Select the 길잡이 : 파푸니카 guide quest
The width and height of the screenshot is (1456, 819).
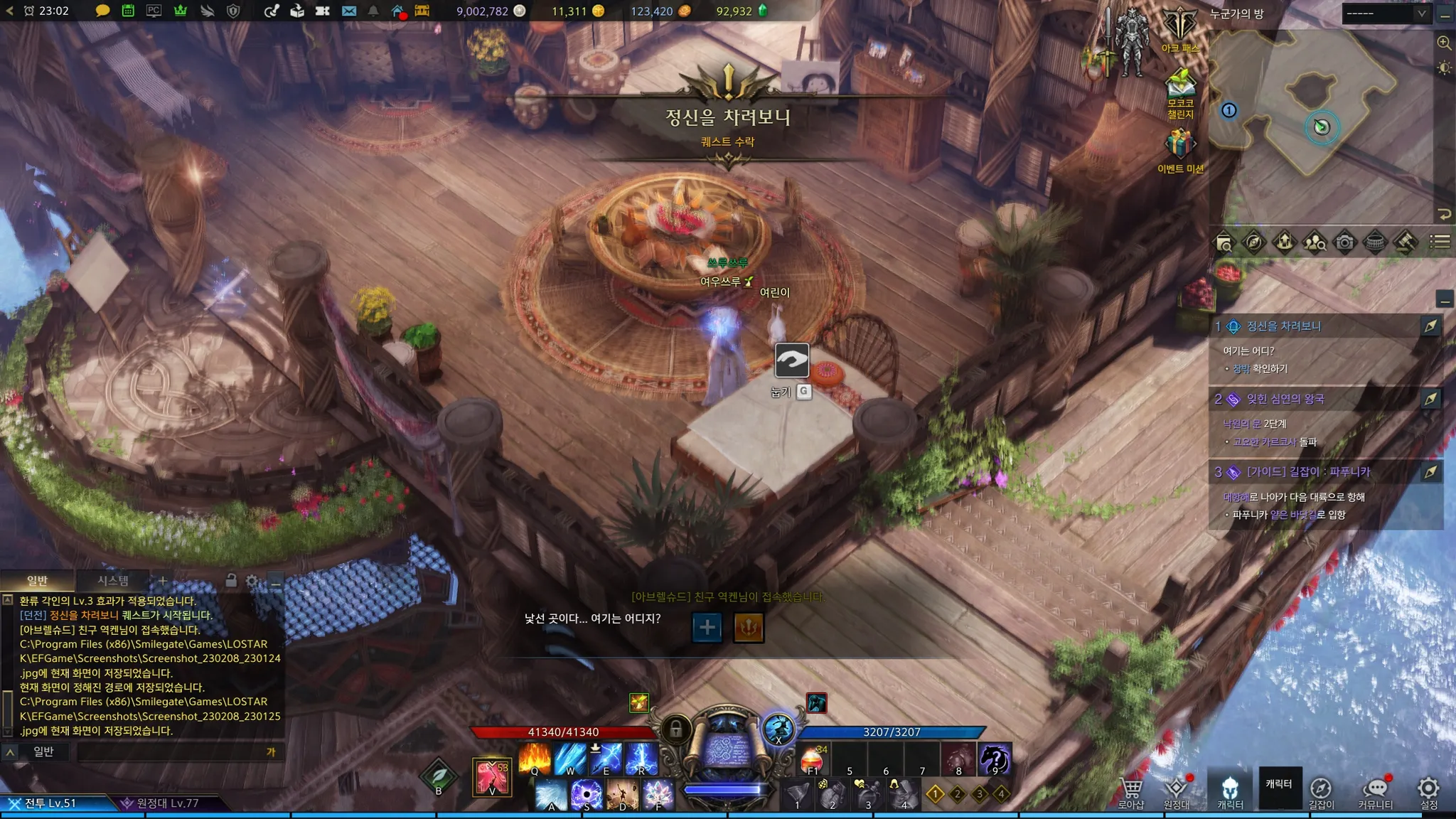coord(1308,472)
